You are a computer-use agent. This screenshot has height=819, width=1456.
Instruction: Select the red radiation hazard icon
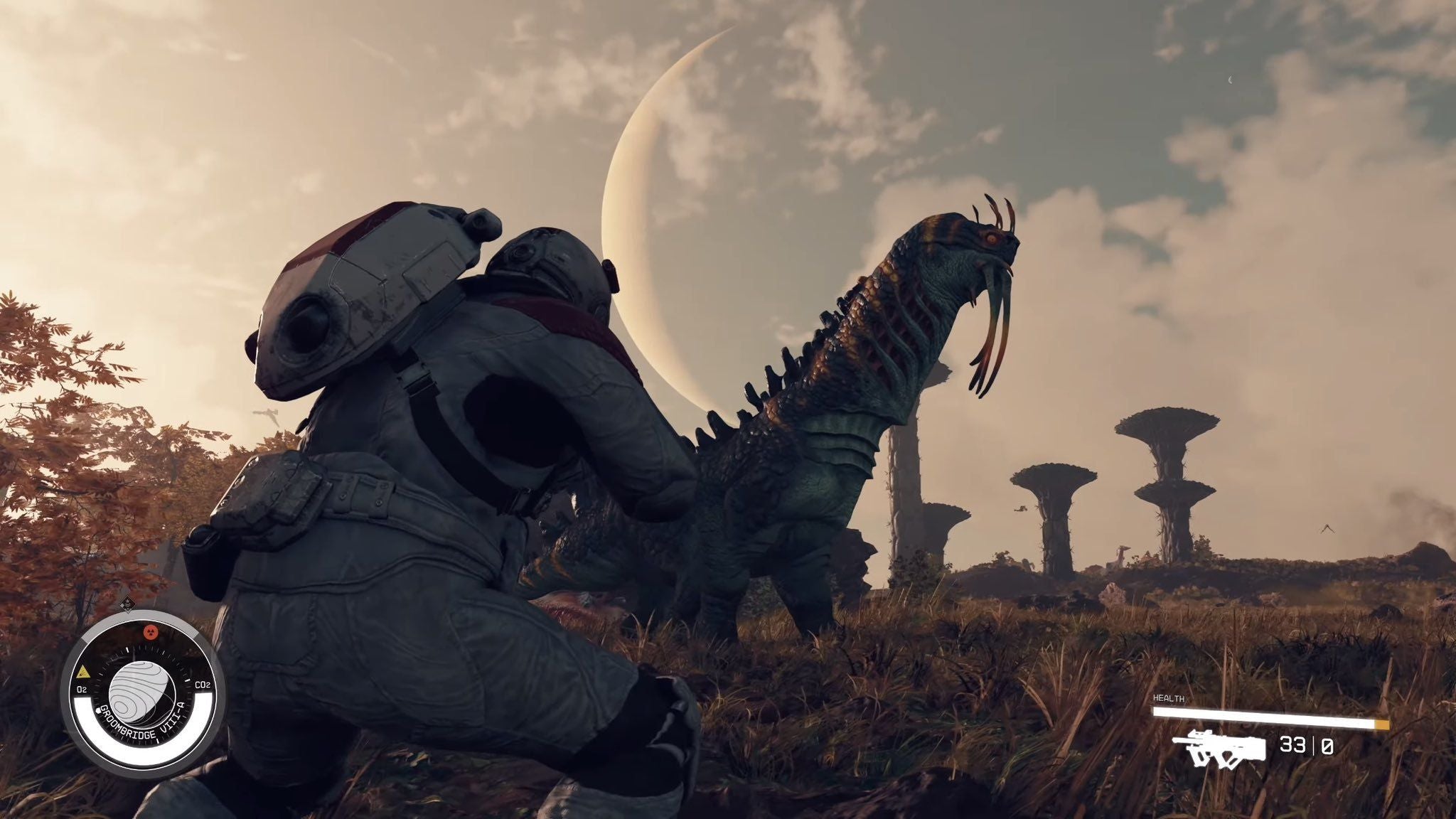[x=150, y=631]
